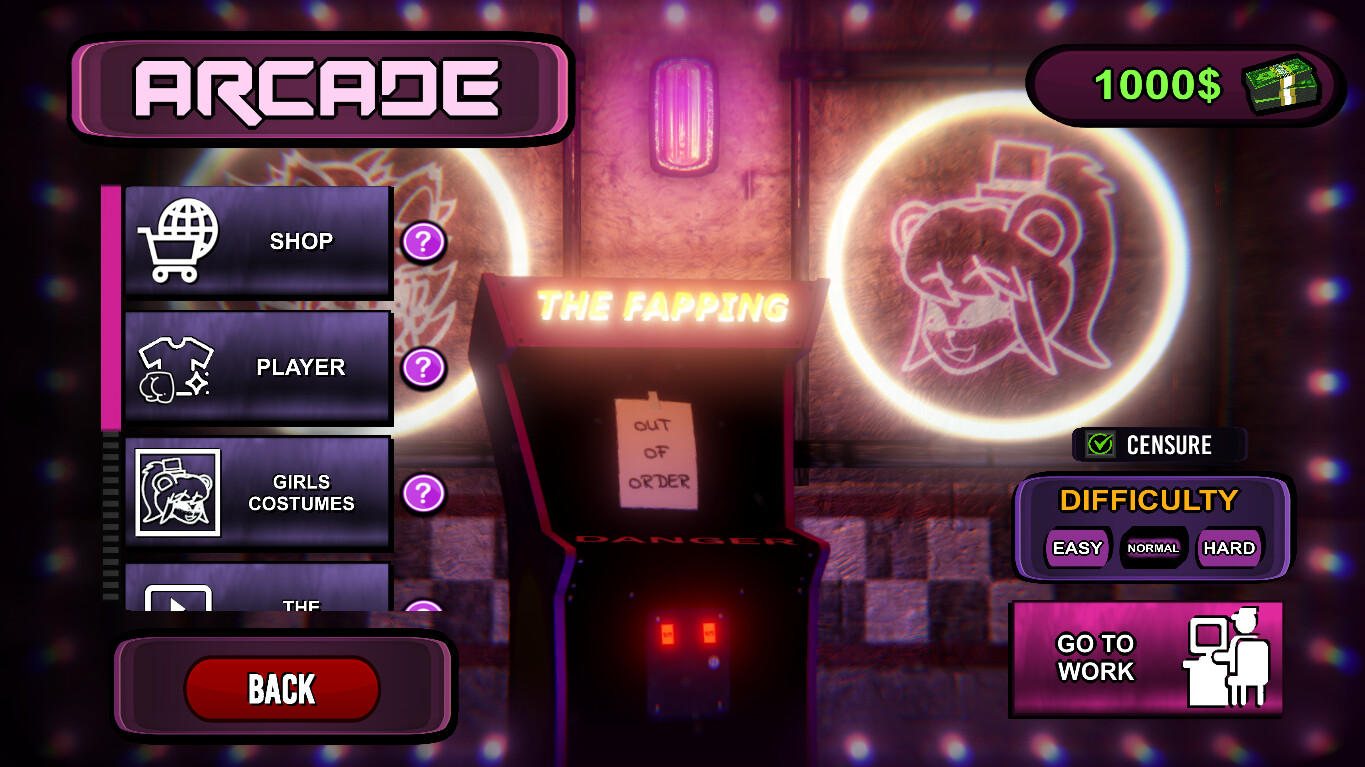Toggle the Censure checkbox
1365x767 pixels.
1101,445
